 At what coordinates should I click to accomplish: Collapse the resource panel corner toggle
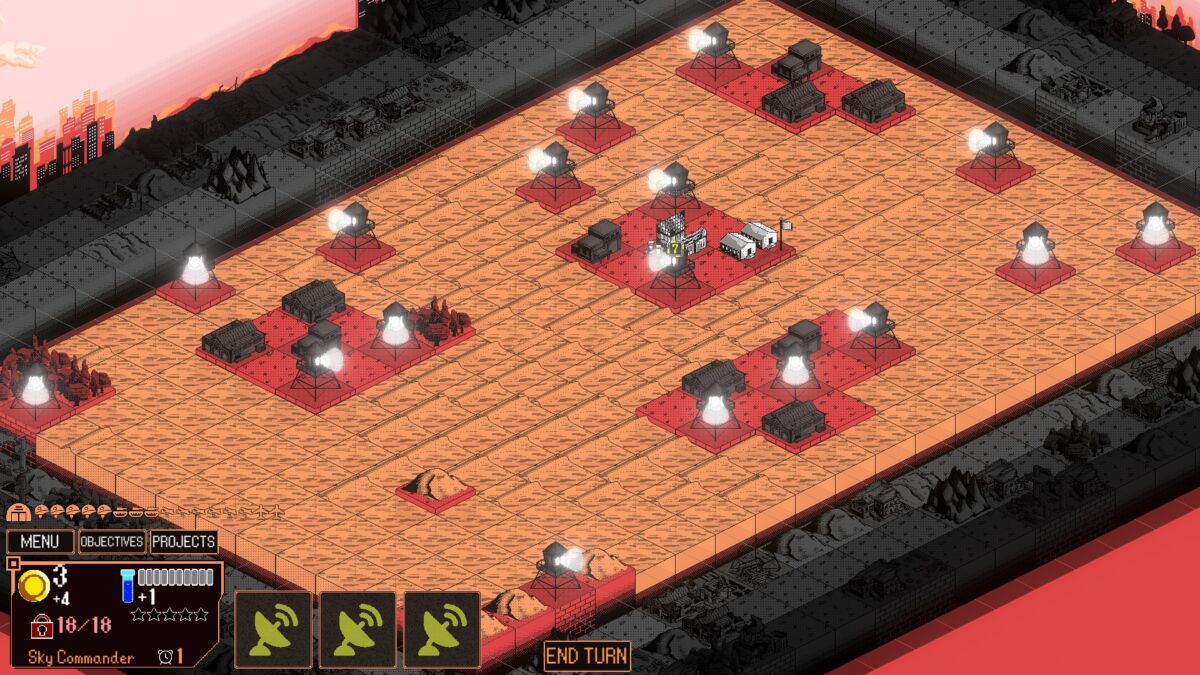point(12,565)
